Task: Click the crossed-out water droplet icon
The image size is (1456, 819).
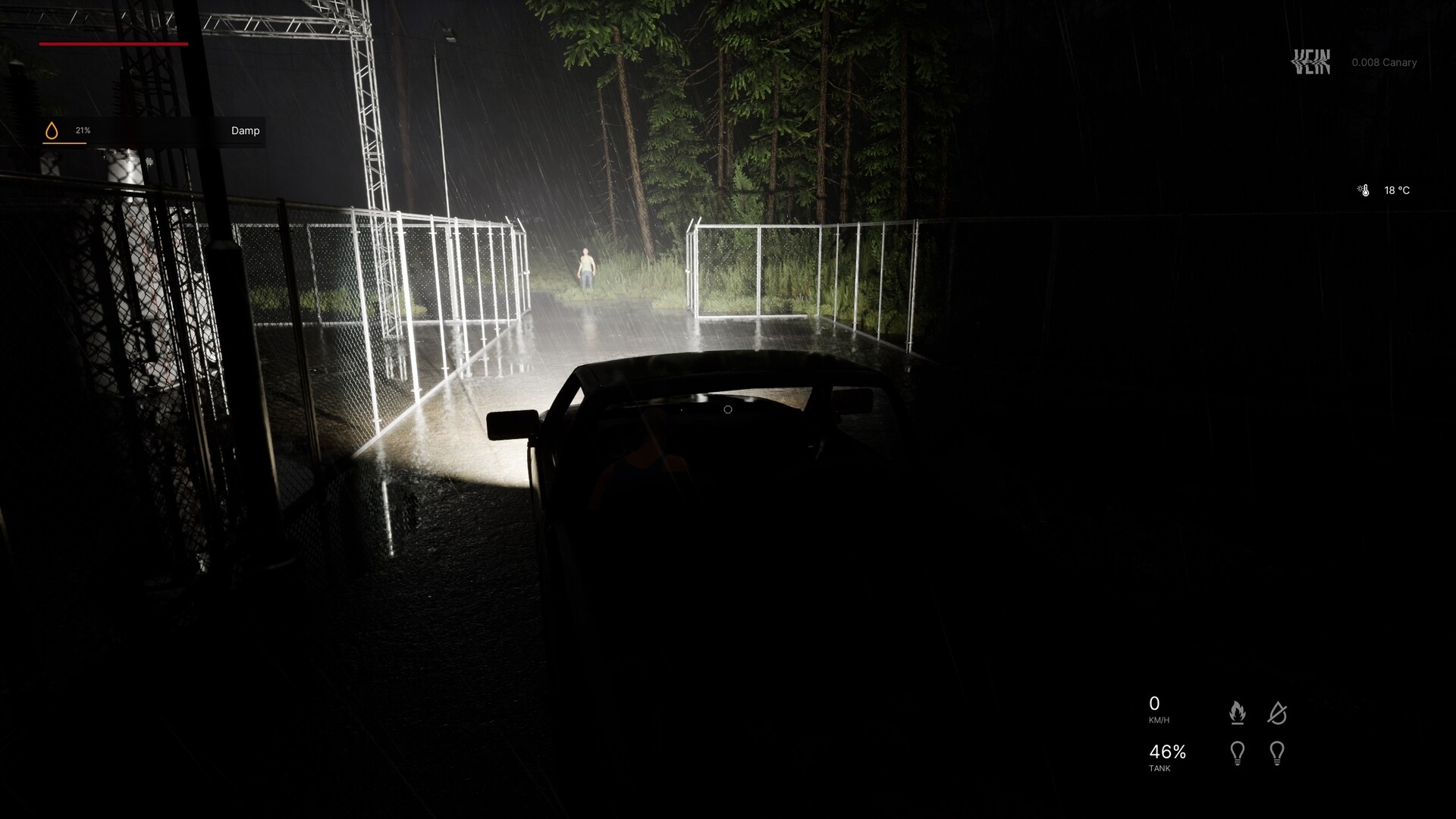Action: click(x=1278, y=711)
